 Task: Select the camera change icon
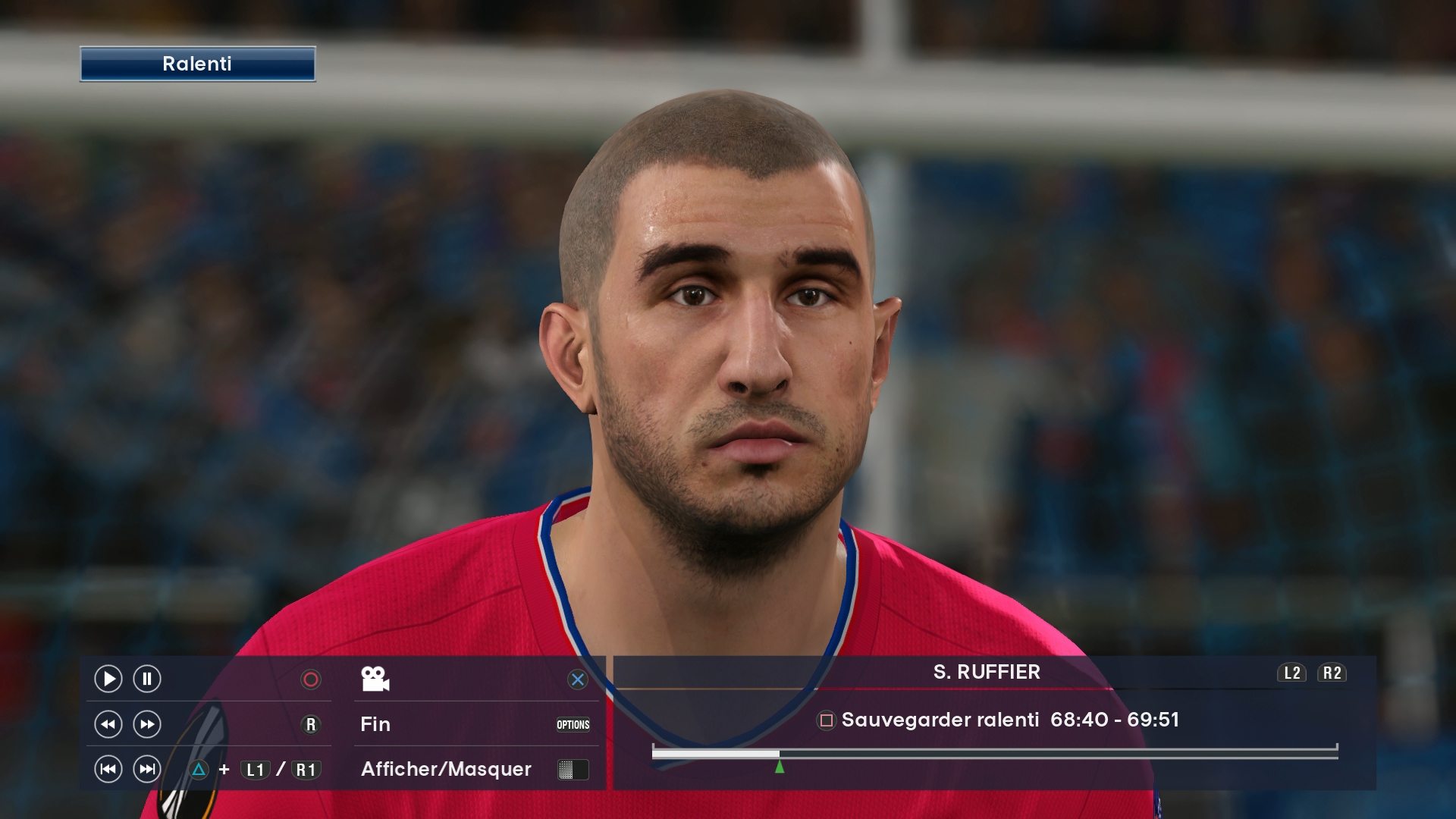point(375,679)
